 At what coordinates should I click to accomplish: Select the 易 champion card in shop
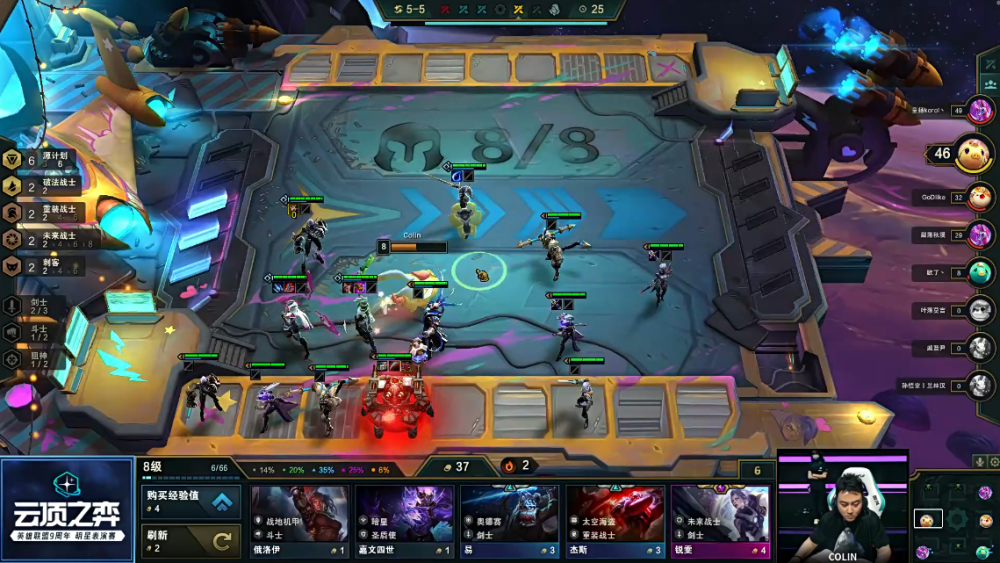pos(510,521)
